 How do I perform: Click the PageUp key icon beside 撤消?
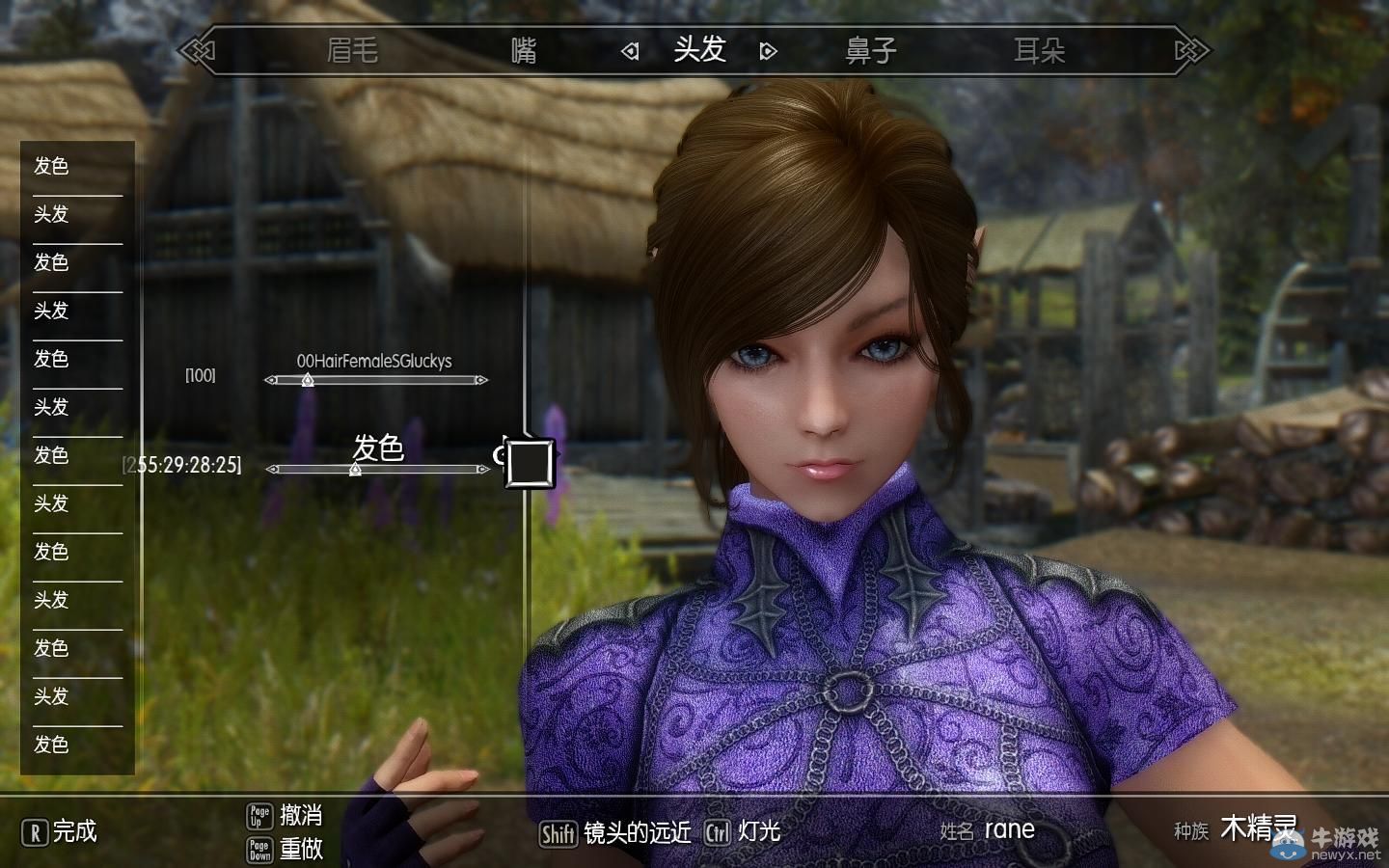tap(259, 815)
